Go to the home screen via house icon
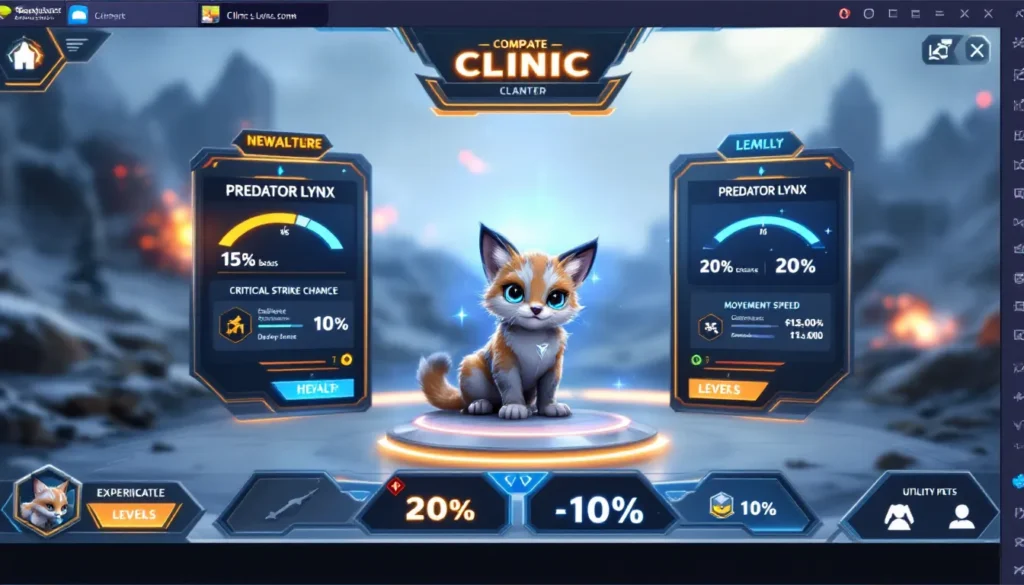1024x585 pixels. coord(25,56)
